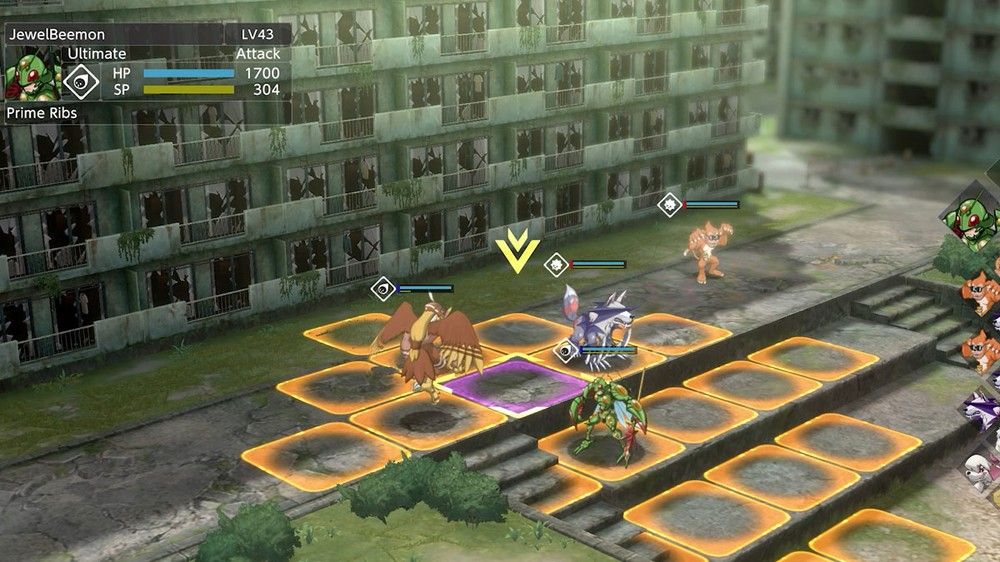1000x562 pixels.
Task: Select the white Digimon turn order portrait
Action: [982, 468]
